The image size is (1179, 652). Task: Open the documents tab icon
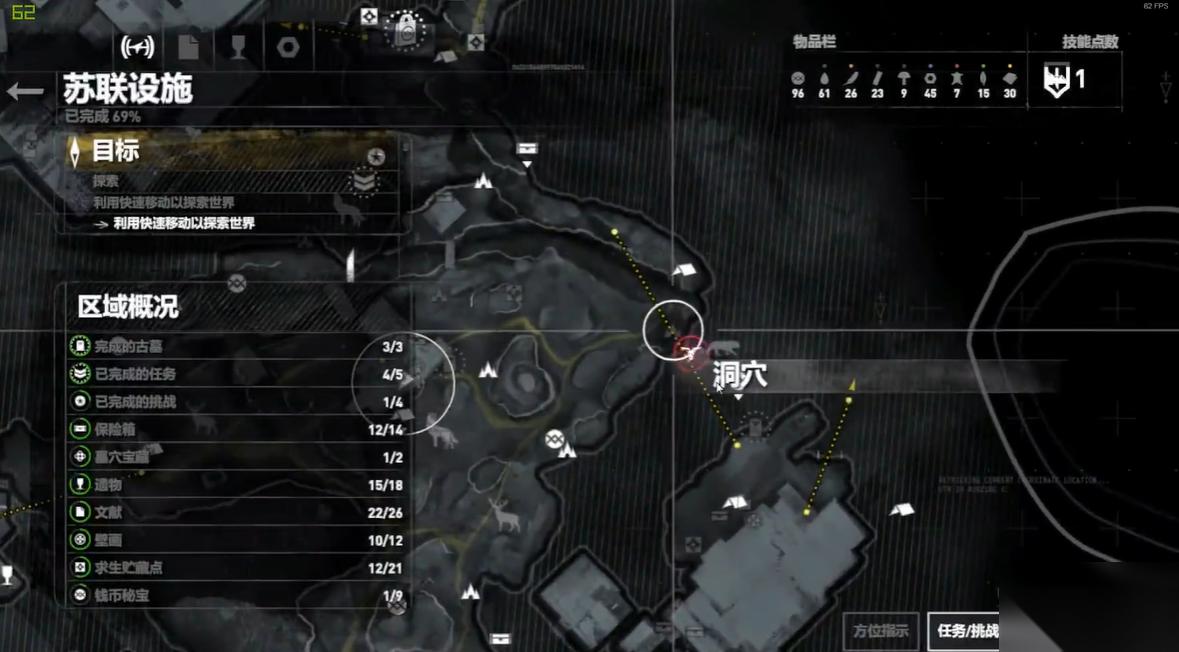(188, 46)
